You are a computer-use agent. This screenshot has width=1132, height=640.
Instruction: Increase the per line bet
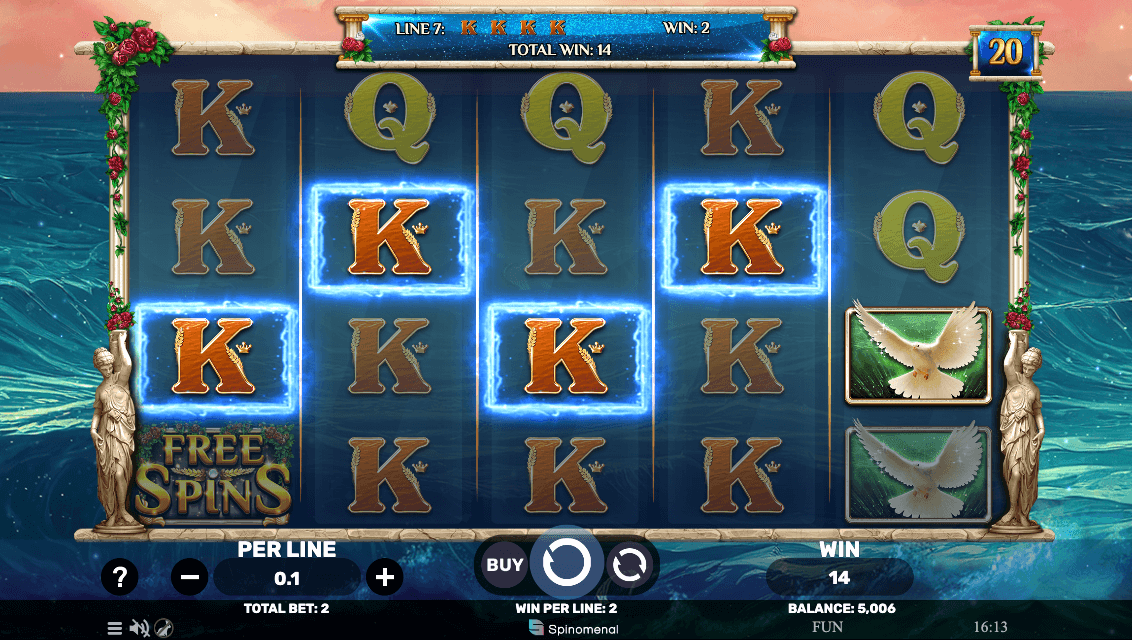coord(384,576)
